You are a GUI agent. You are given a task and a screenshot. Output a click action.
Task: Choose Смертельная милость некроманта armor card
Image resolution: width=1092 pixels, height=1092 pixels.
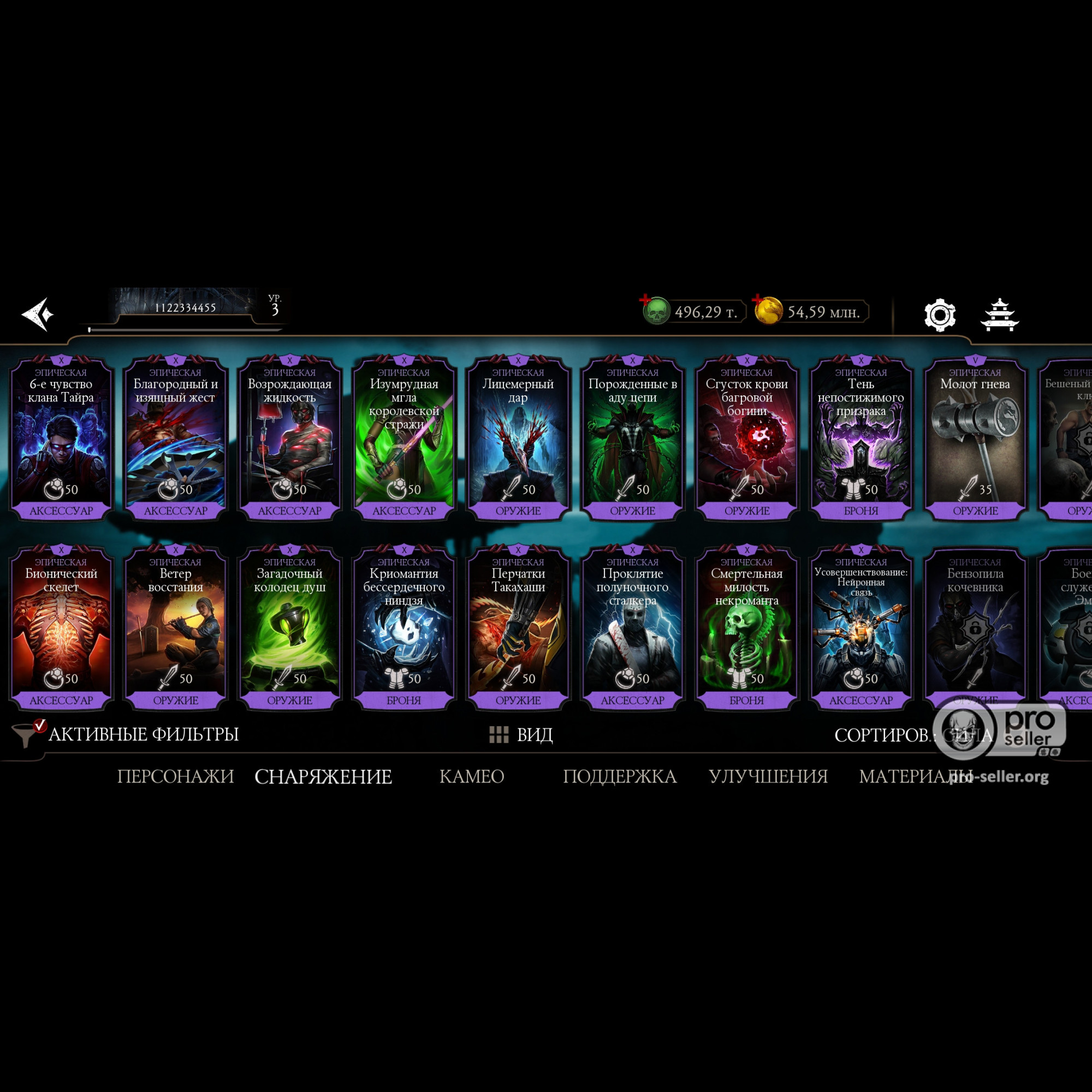[x=746, y=628]
